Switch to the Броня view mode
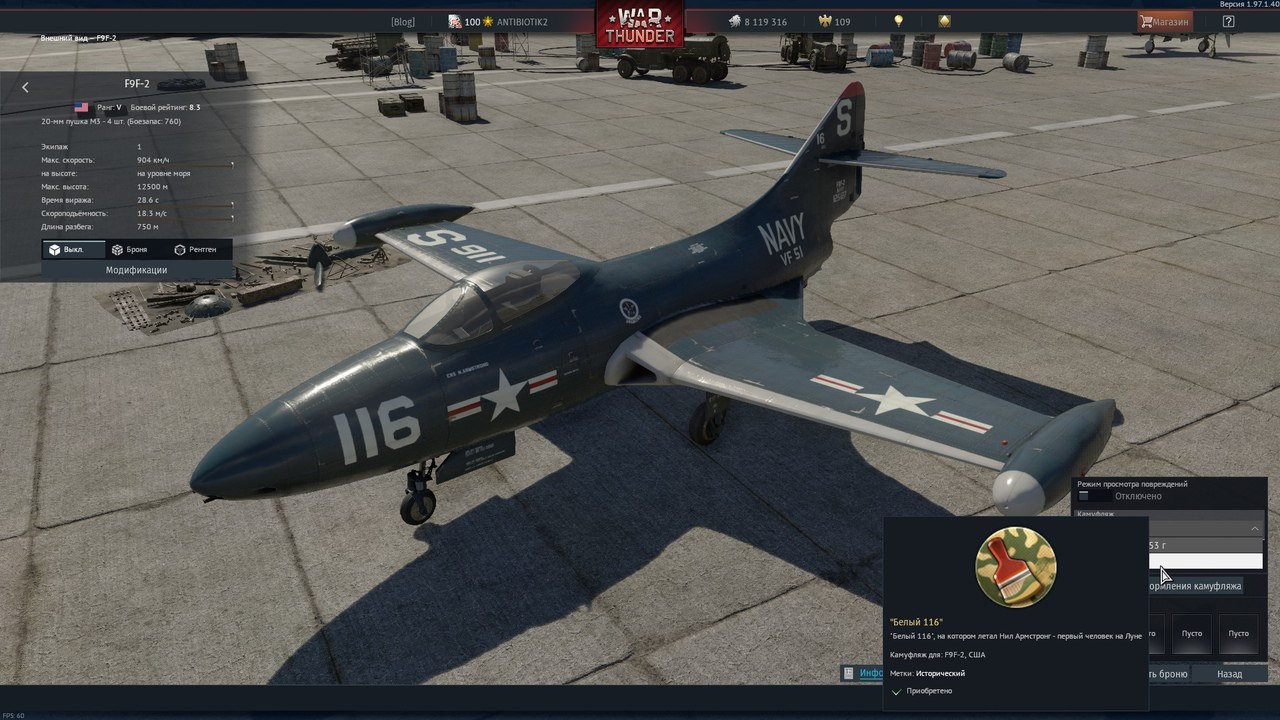Screen dimensions: 1280x720 (x=129, y=249)
